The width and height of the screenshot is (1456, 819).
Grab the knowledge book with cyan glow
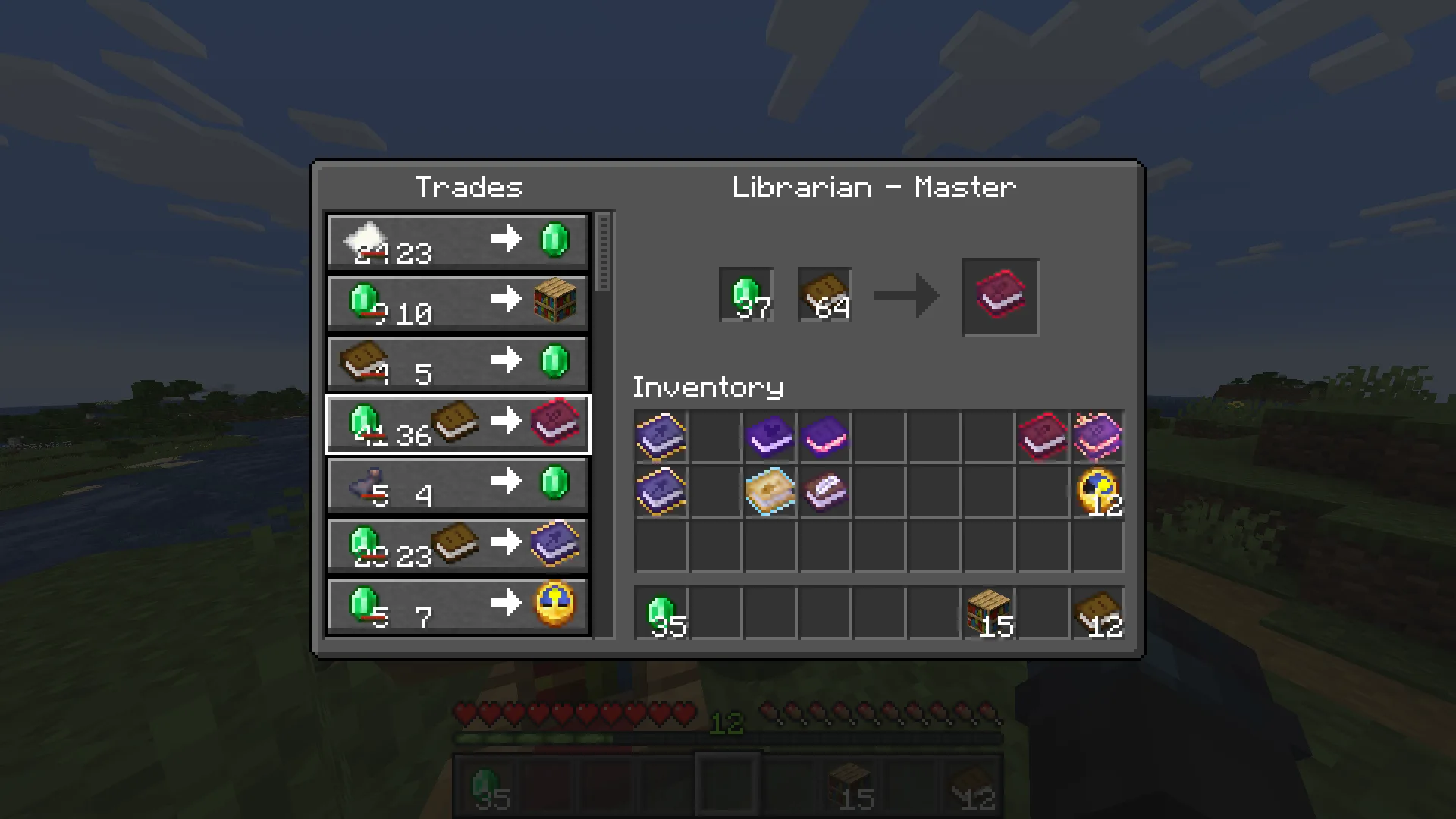770,491
